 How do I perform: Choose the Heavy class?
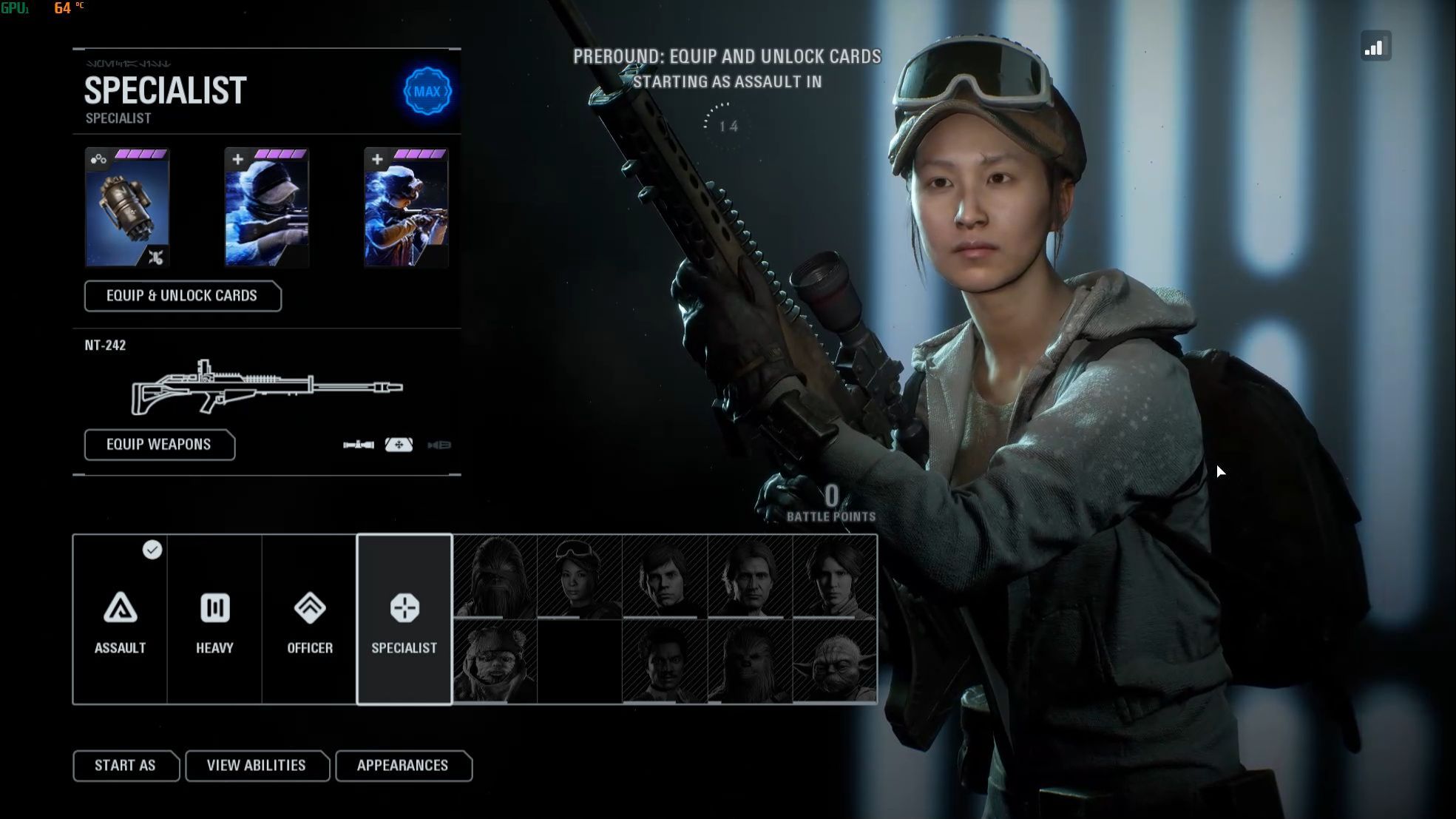214,619
